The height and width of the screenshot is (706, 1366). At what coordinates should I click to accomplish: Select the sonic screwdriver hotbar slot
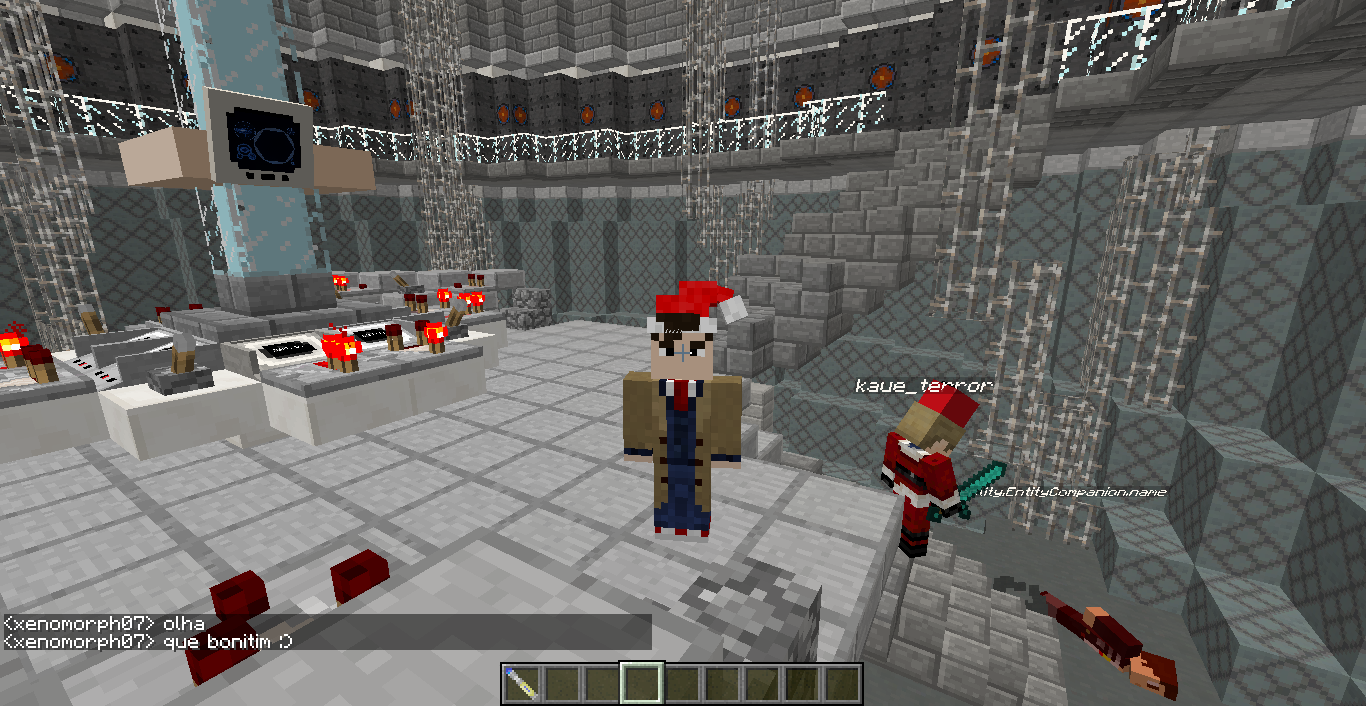point(520,684)
